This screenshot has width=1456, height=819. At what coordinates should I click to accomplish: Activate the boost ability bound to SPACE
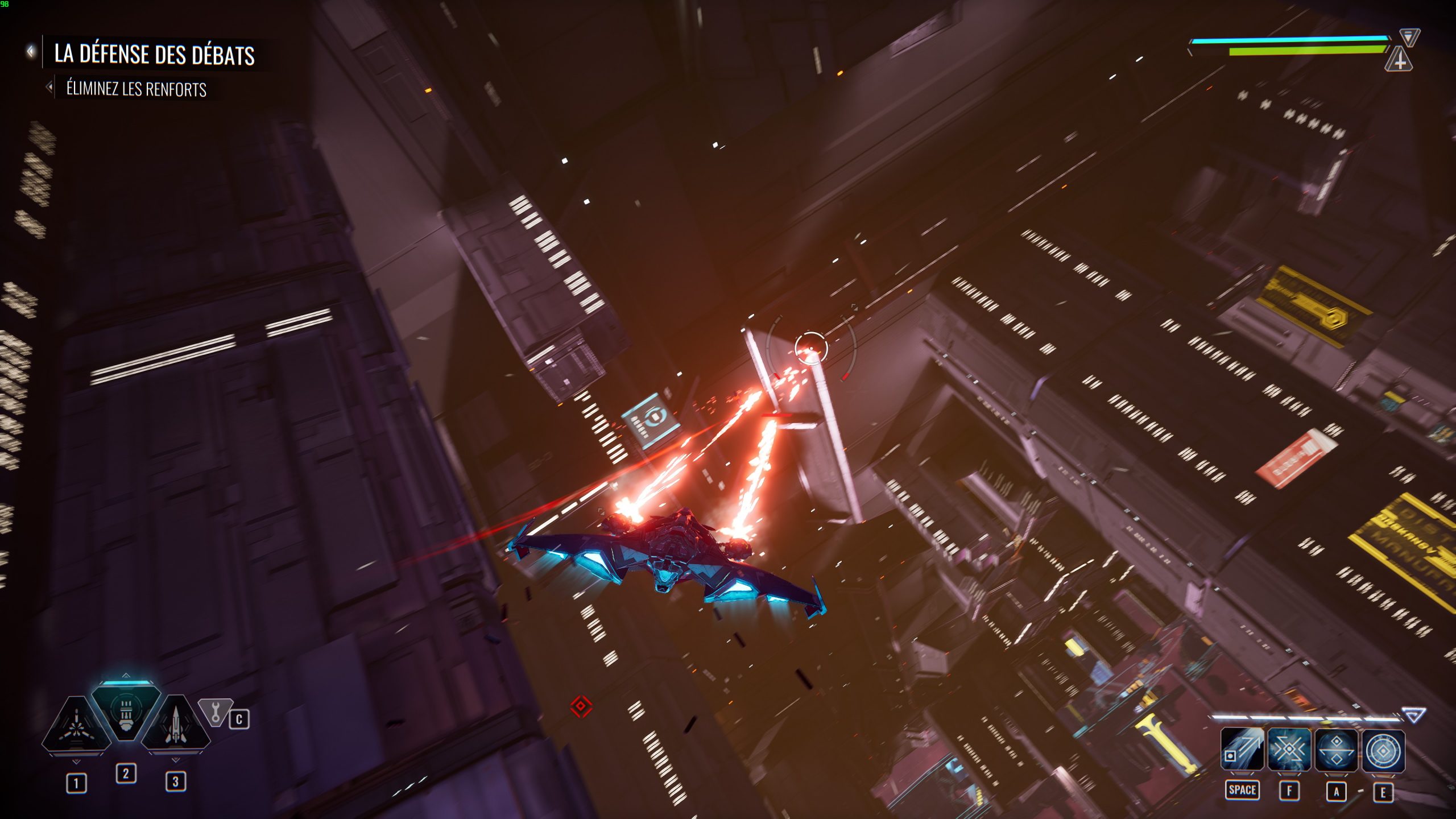tap(1243, 748)
